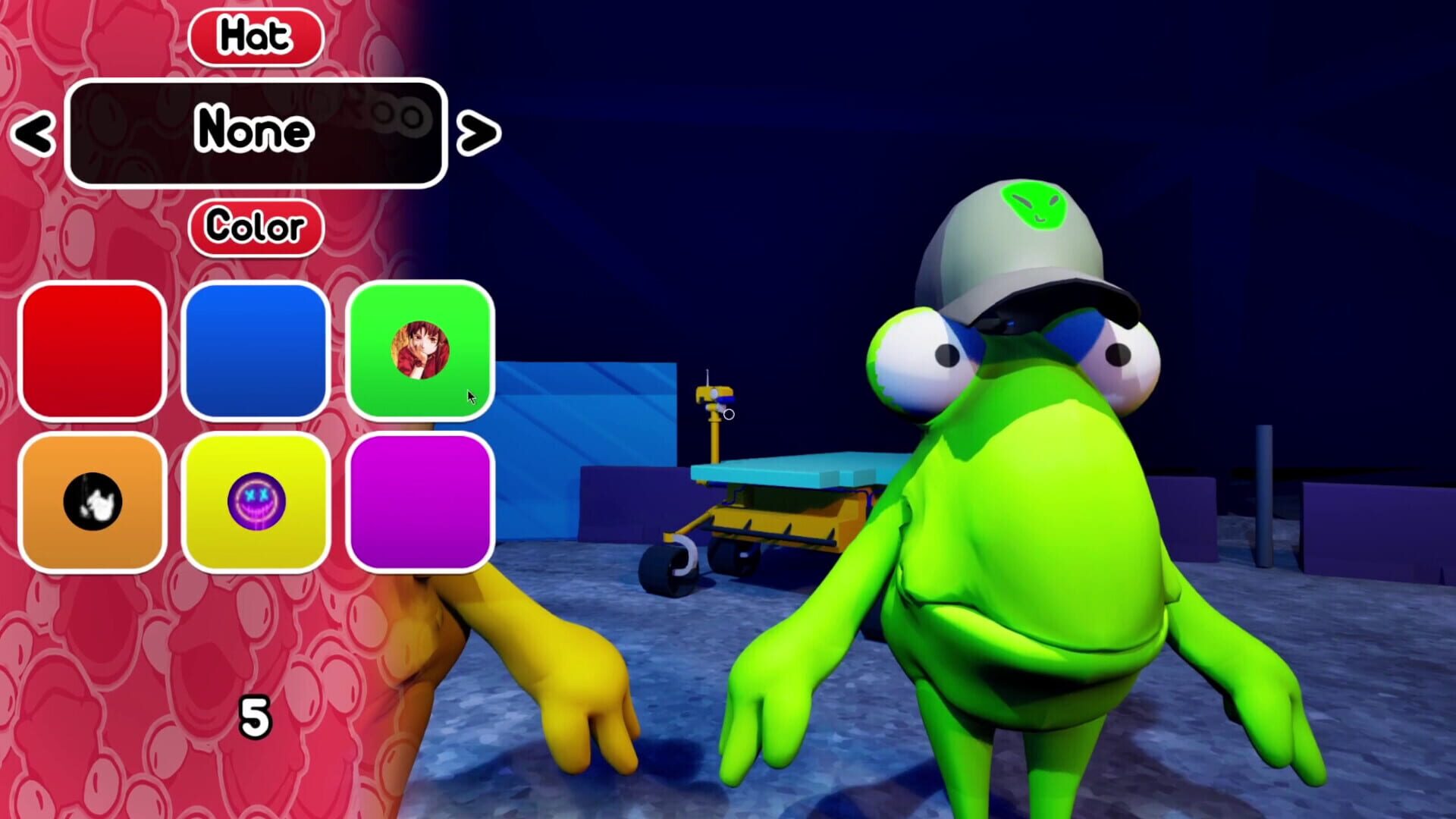Select the red color swatch
This screenshot has height=819, width=1456.
[93, 353]
